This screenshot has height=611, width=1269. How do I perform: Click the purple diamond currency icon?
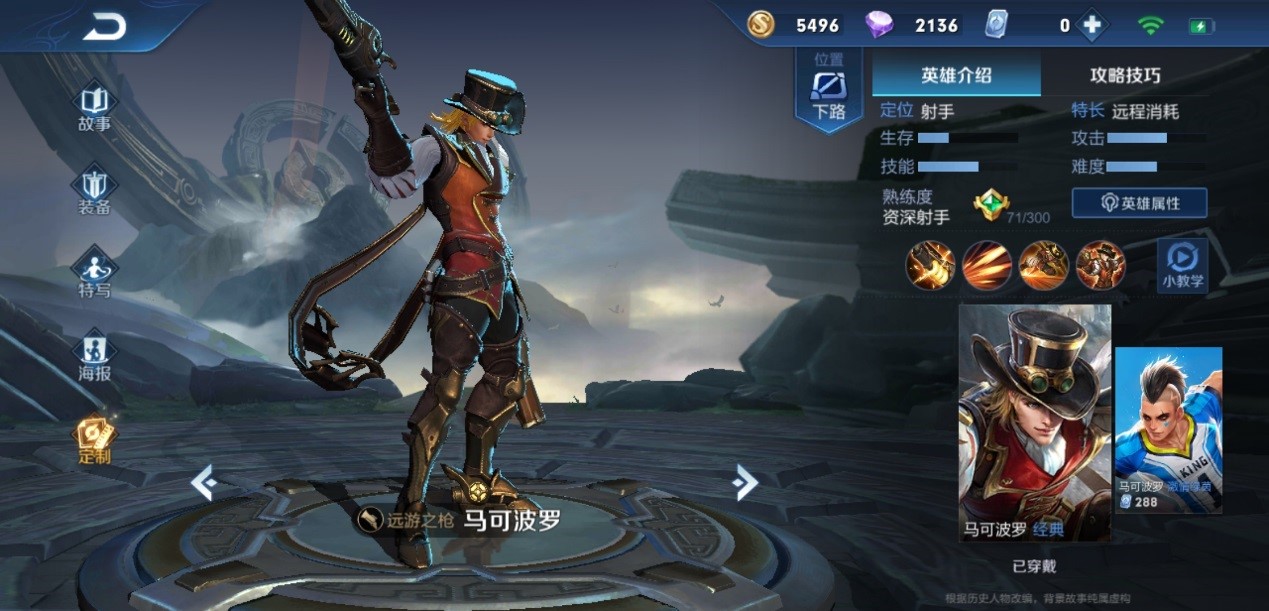[879, 25]
